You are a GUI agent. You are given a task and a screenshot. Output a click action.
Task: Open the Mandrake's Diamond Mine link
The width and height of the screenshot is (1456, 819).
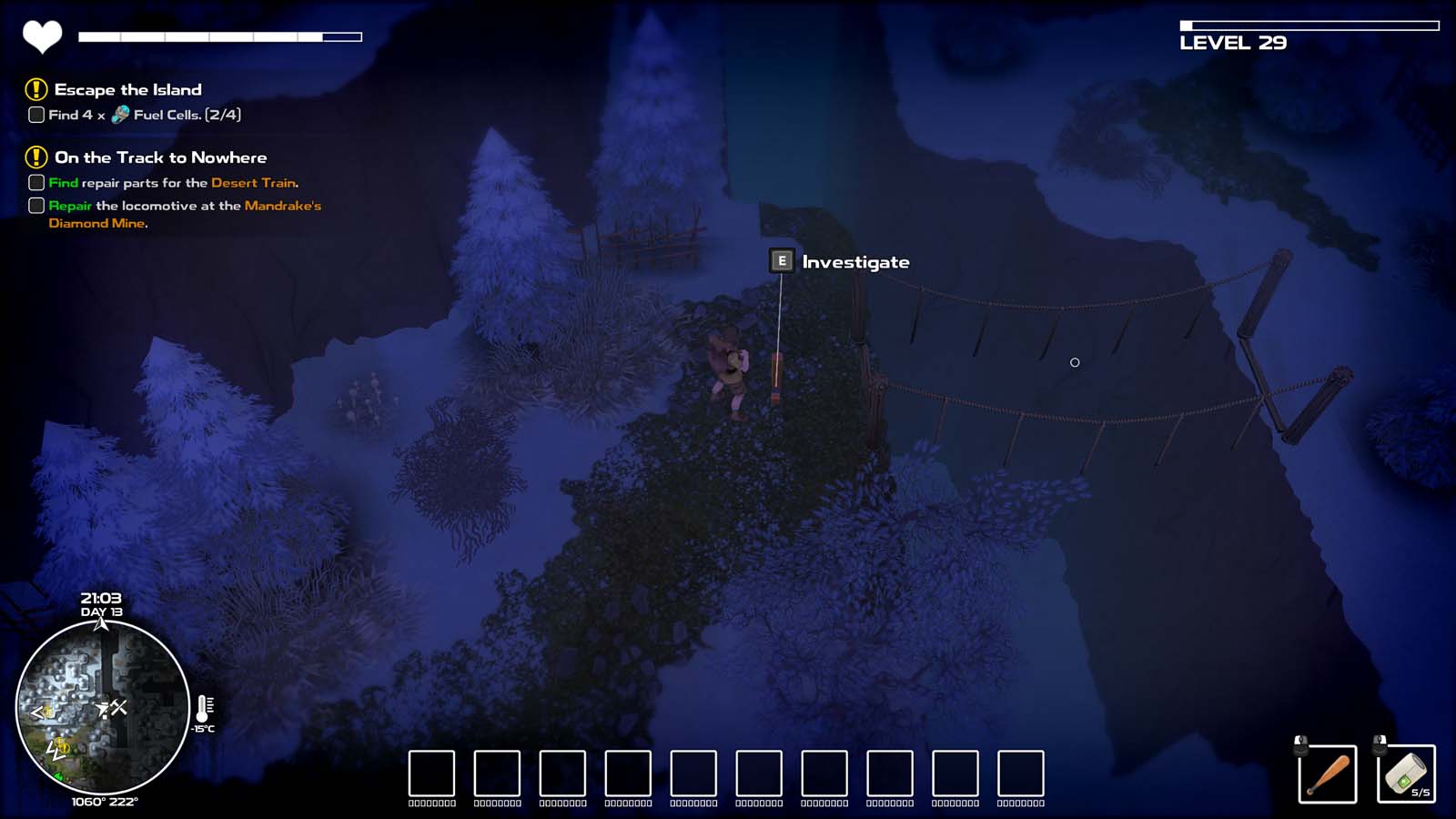click(x=285, y=205)
